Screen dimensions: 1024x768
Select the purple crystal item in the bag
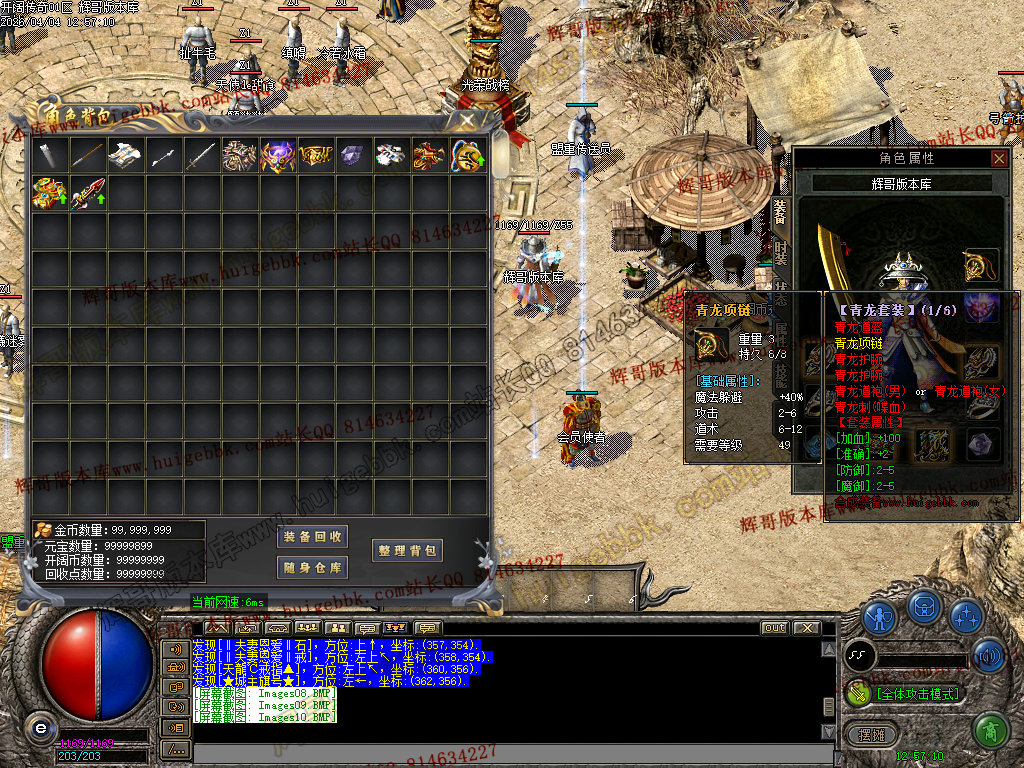353,155
